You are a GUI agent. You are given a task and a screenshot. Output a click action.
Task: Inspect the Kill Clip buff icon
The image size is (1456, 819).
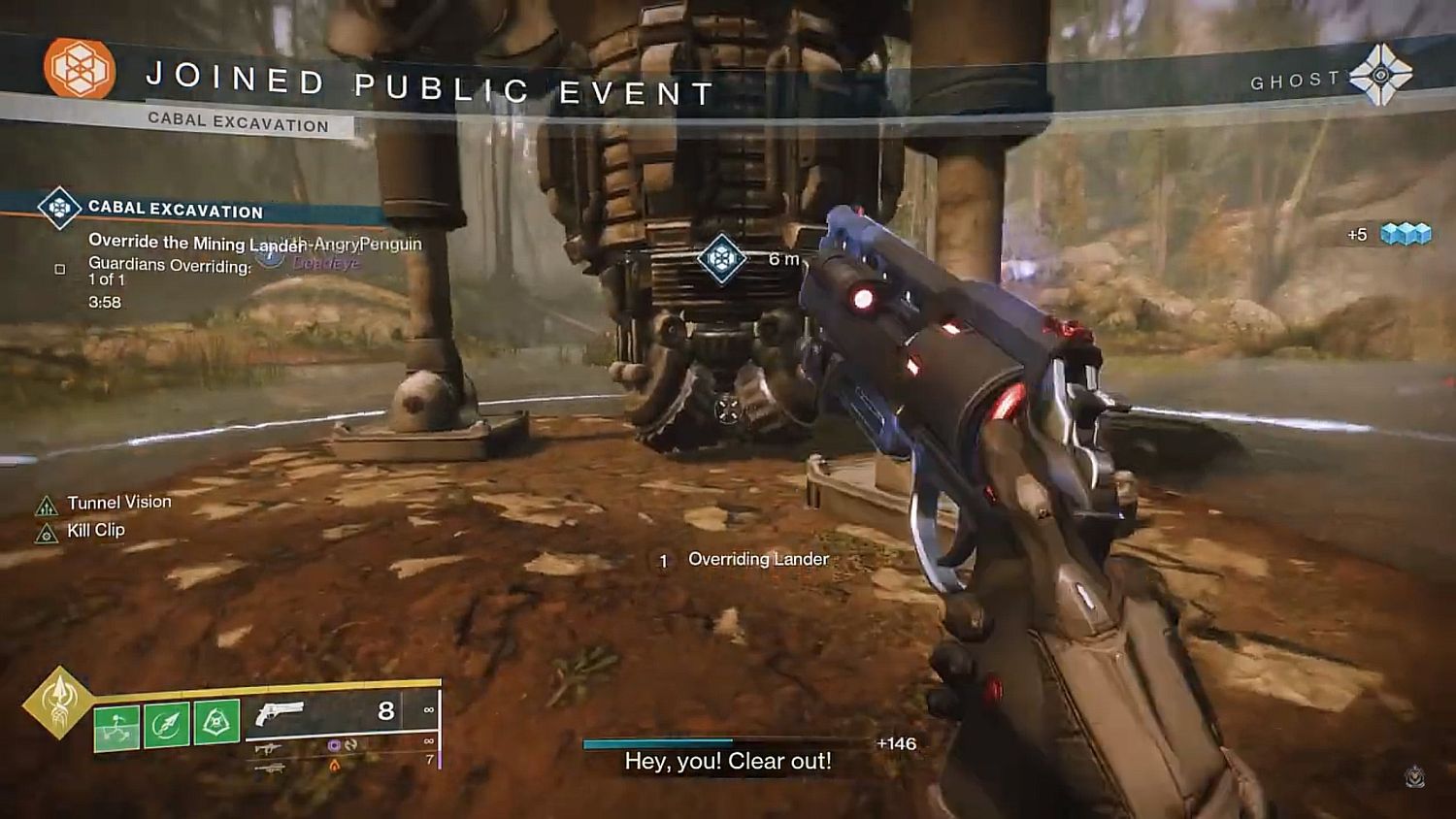47,533
